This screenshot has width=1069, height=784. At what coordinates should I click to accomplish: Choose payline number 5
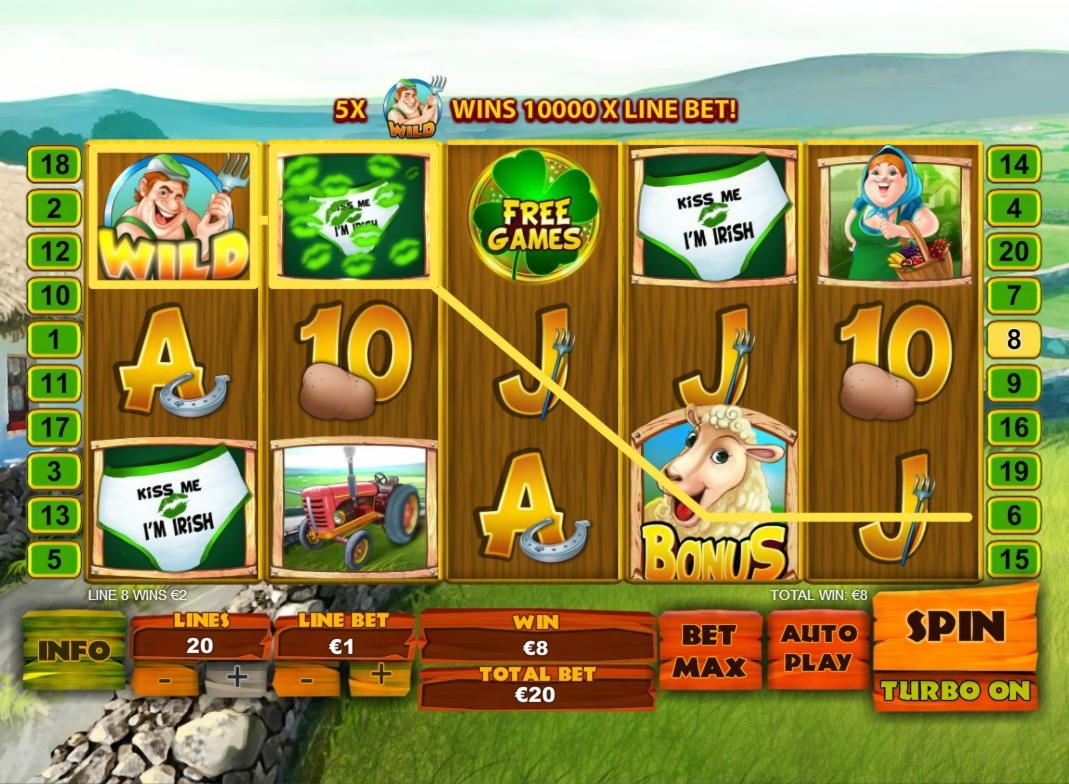(53, 558)
